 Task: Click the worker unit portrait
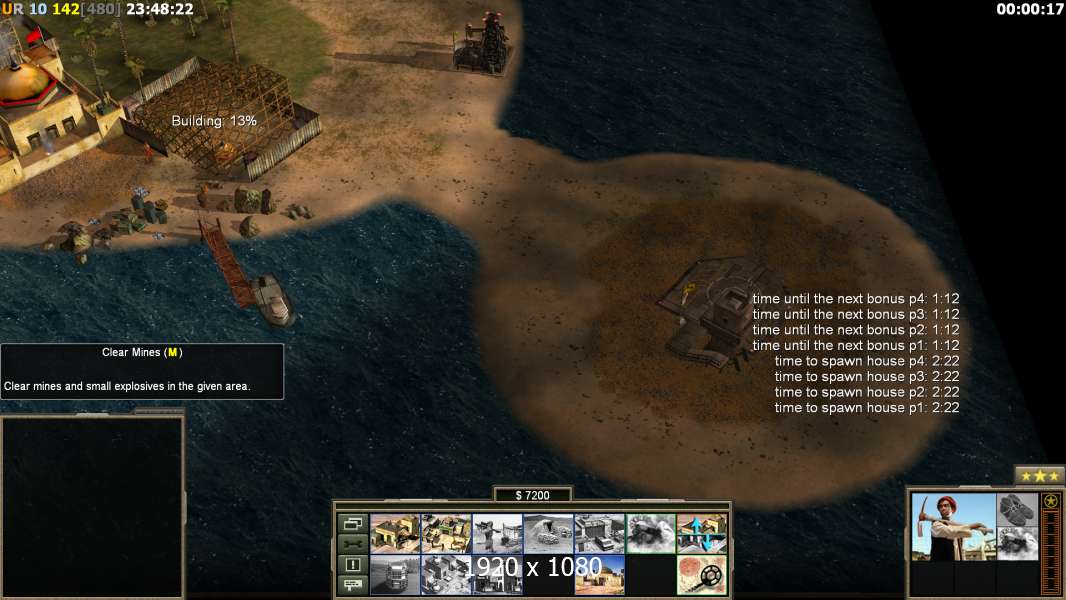953,527
